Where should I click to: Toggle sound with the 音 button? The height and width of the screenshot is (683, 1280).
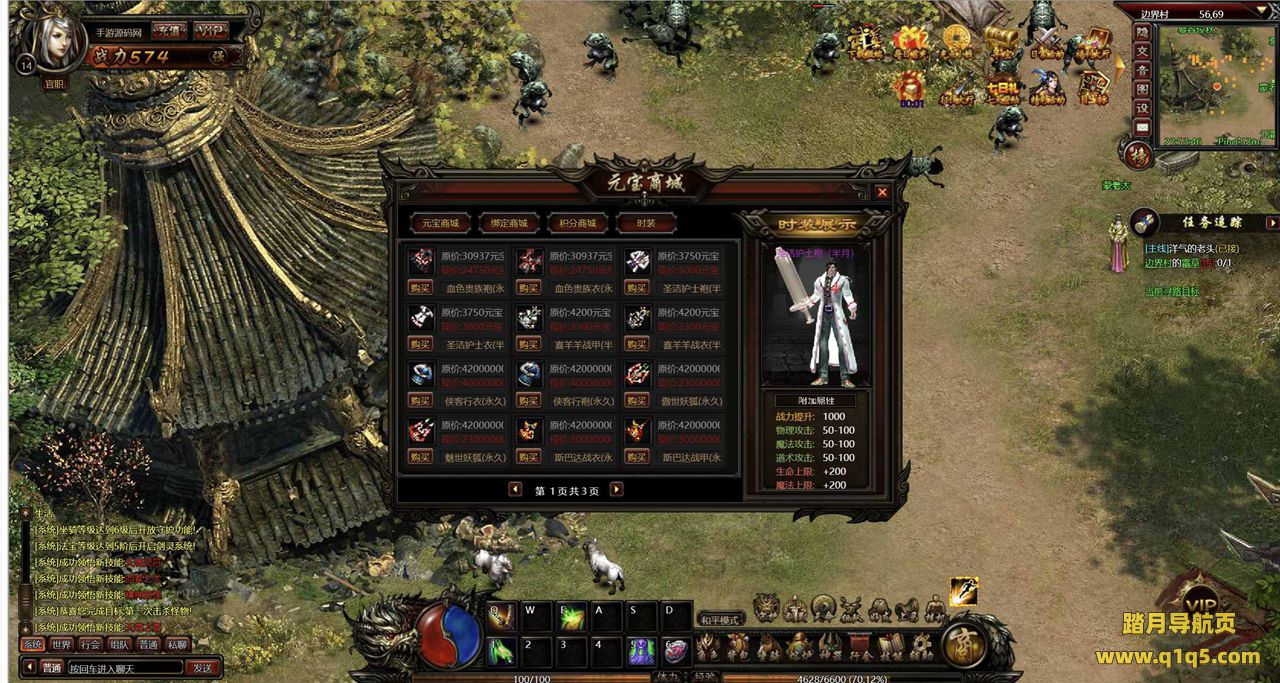tap(1142, 70)
